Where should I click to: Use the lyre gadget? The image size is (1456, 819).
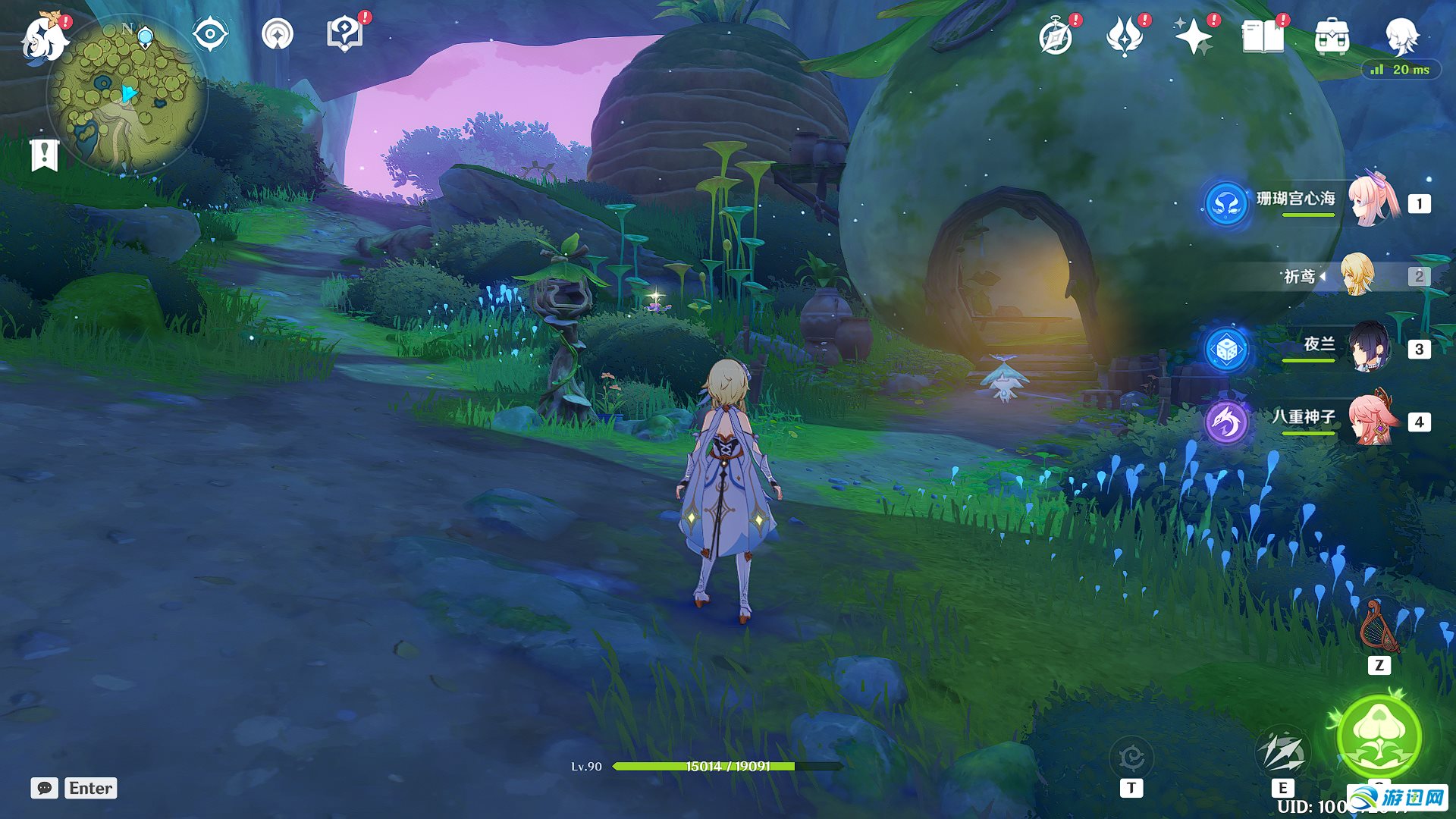pos(1379,626)
